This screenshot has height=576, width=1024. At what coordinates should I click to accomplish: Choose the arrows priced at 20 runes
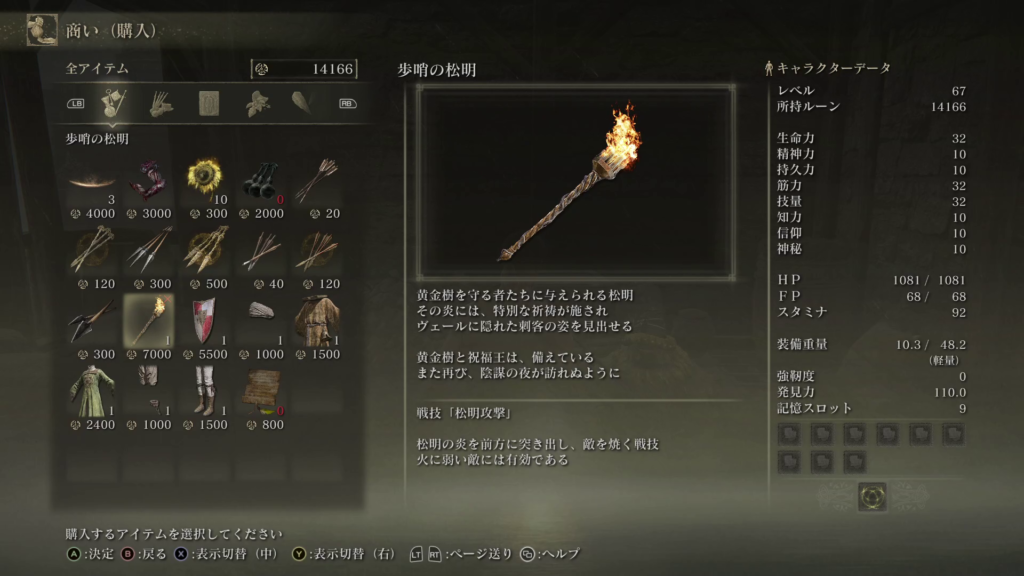317,180
